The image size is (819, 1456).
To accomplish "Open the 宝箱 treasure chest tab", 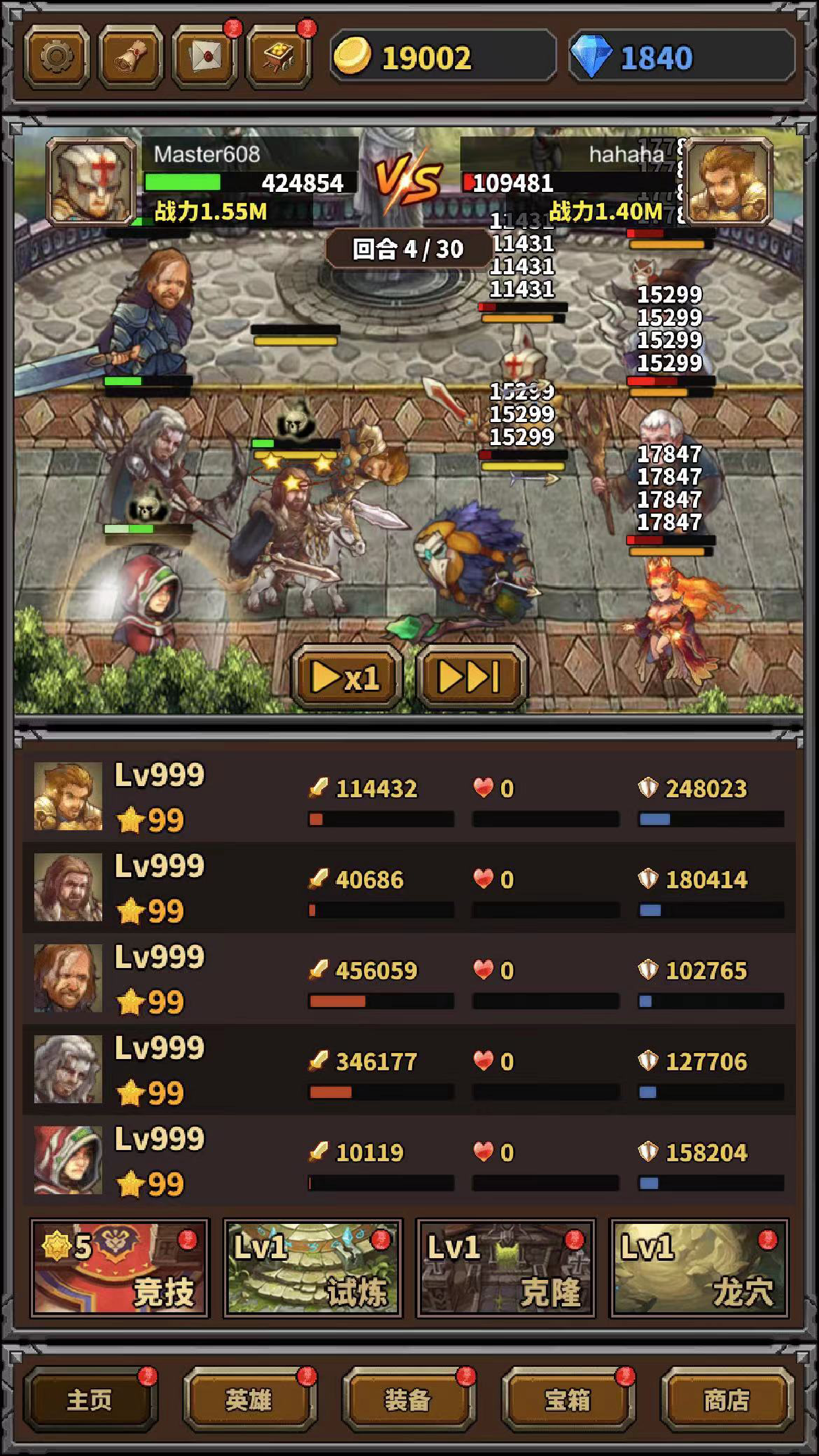I will click(568, 1399).
